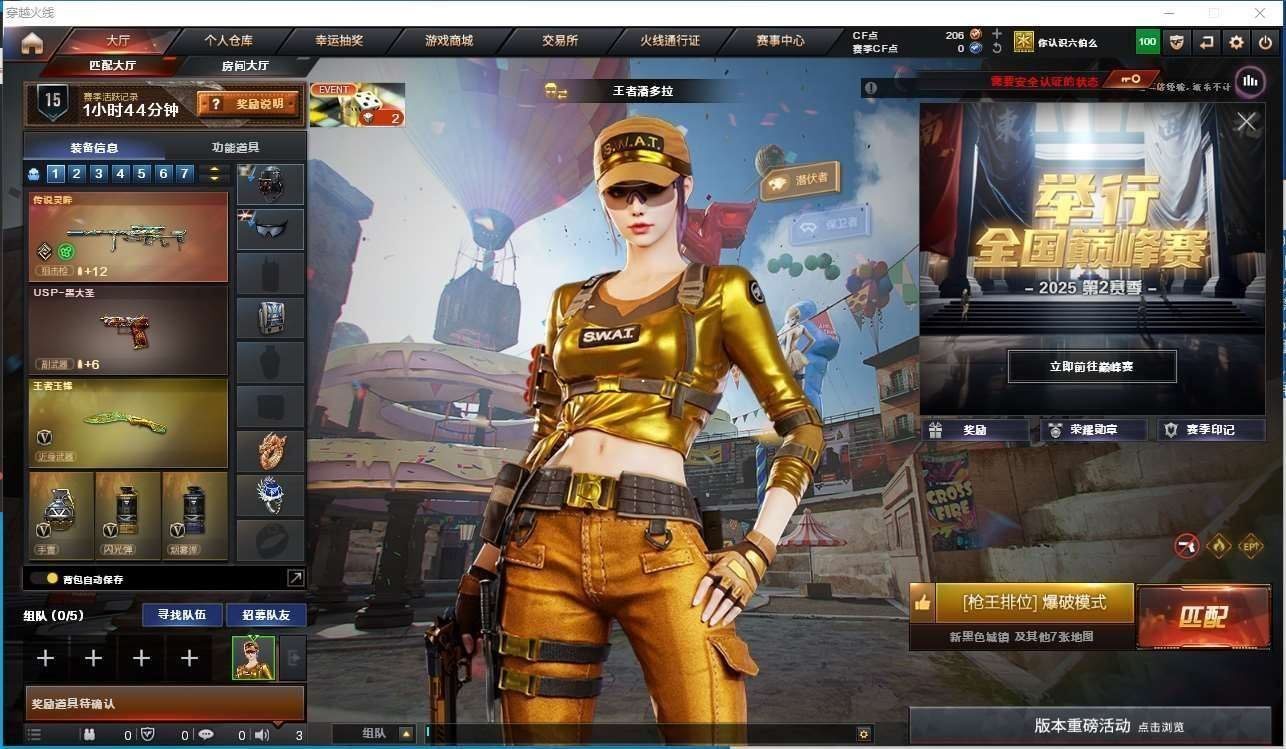This screenshot has height=749, width=1286.
Task: Click 立即前往巅峰赛 button
Action: (1091, 367)
